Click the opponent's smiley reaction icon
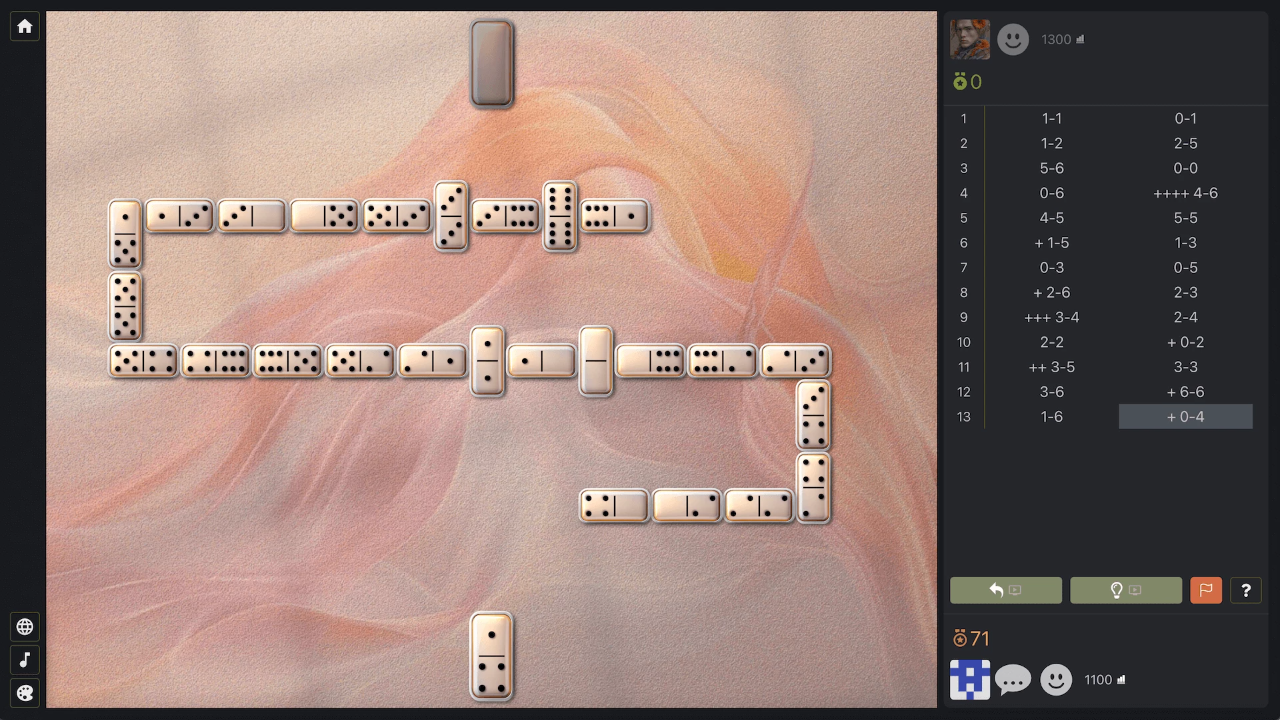 (1012, 39)
